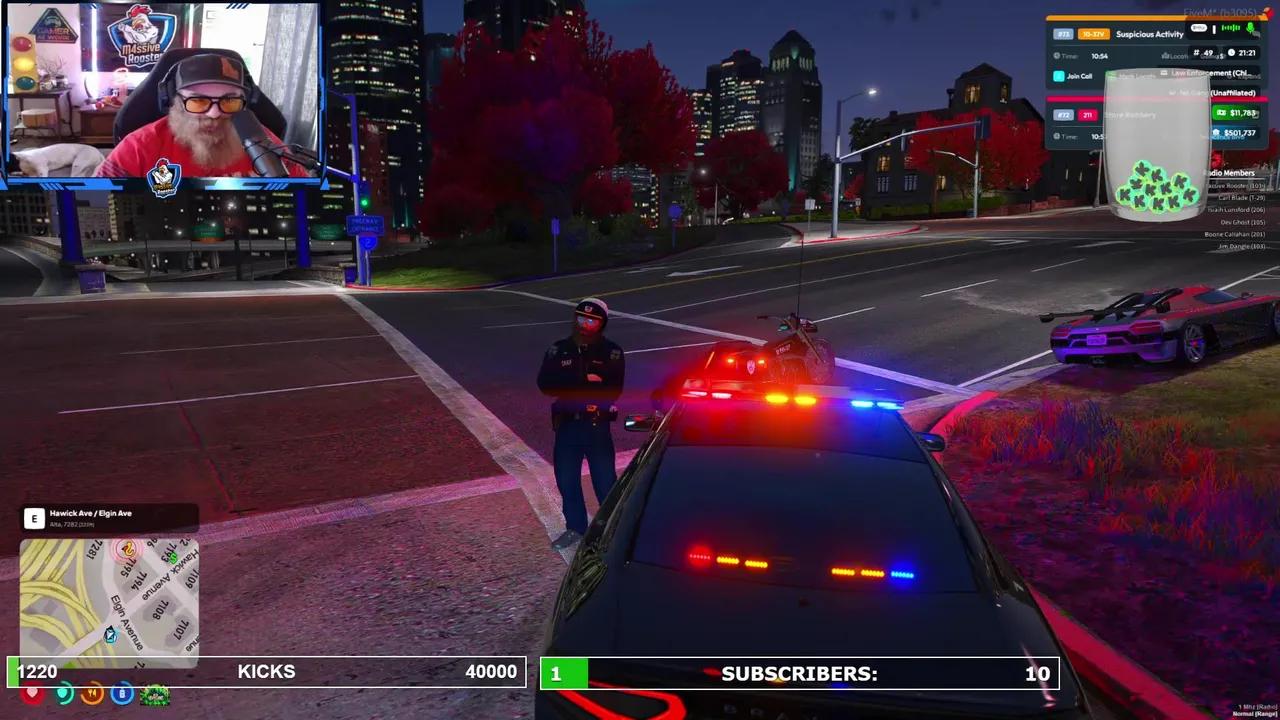This screenshot has width=1280, height=720.
Task: Toggle the 10-32V status badge on call #71
Action: pos(1093,34)
